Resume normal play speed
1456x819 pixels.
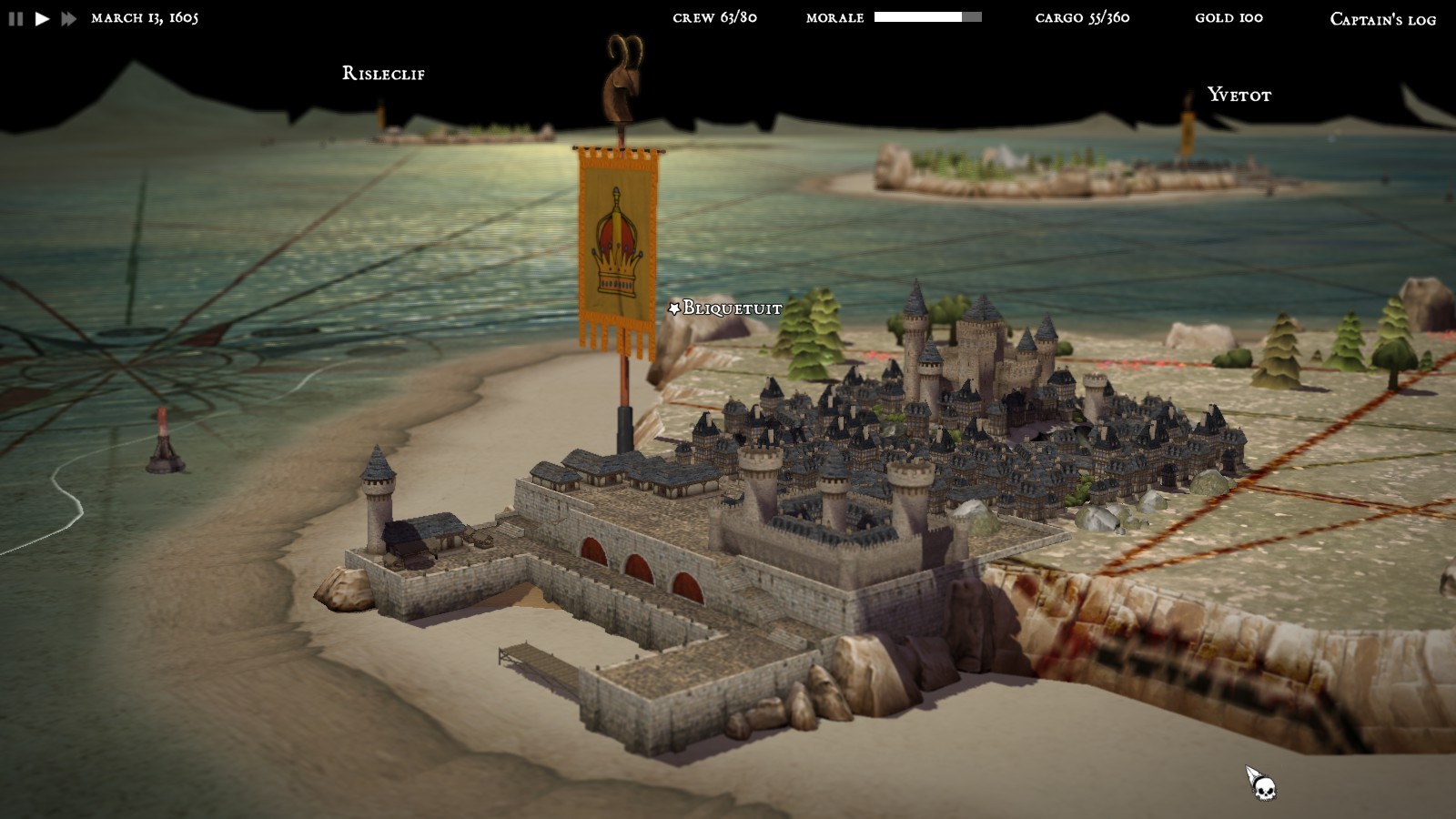point(42,18)
